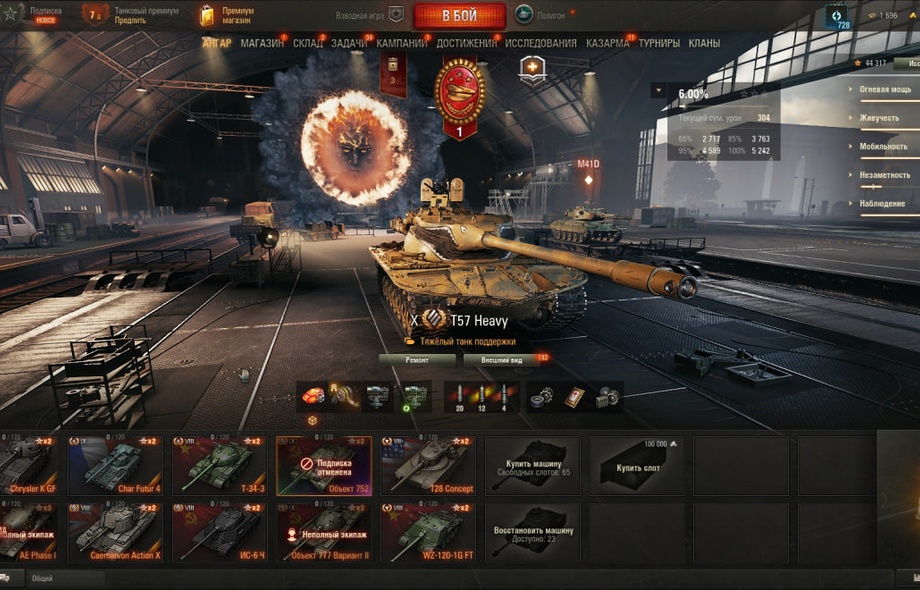Buy a new slot via Купить слот
The height and width of the screenshot is (590, 920).
coord(636,465)
